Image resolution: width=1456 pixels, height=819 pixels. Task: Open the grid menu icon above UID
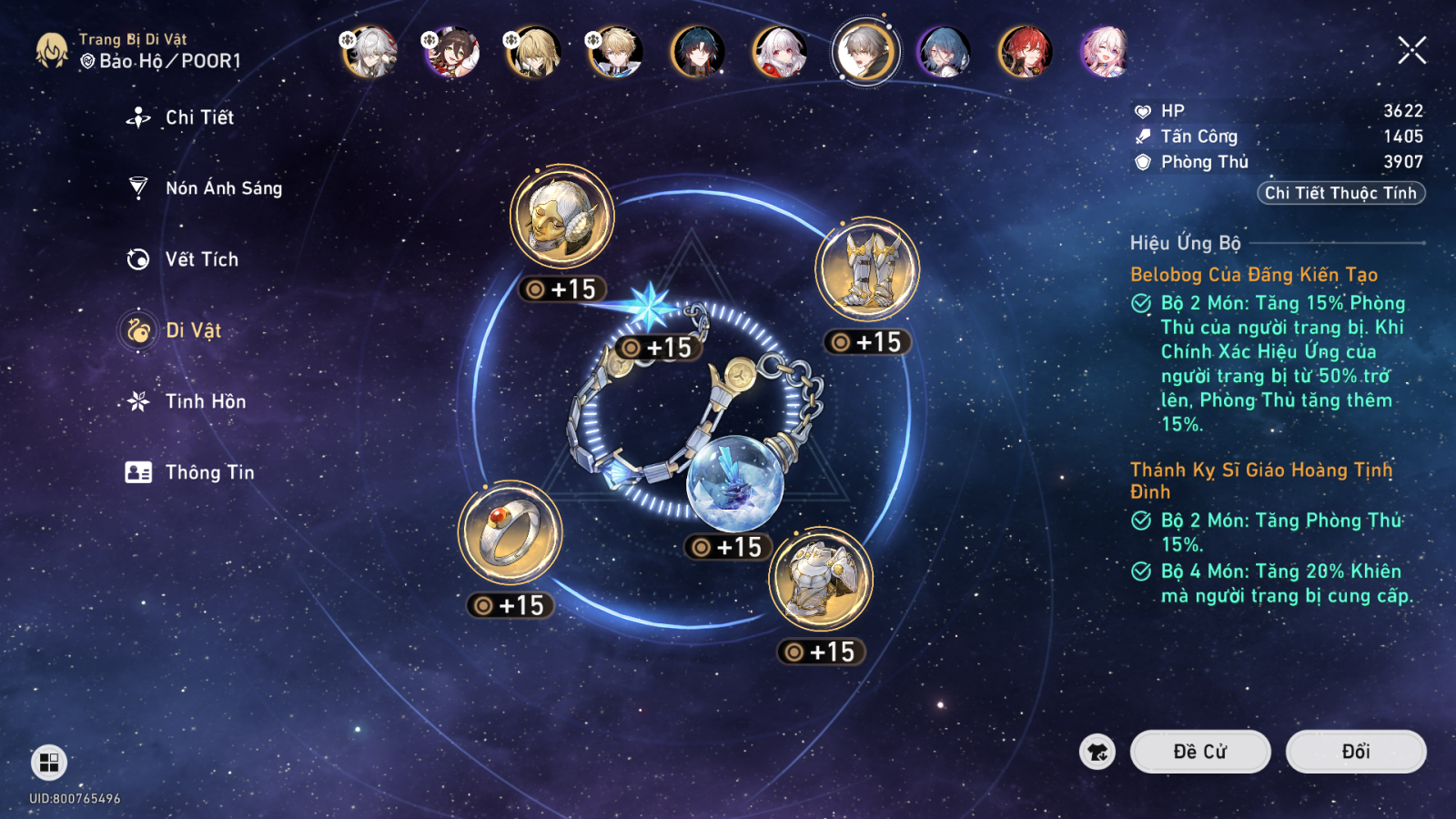[49, 762]
